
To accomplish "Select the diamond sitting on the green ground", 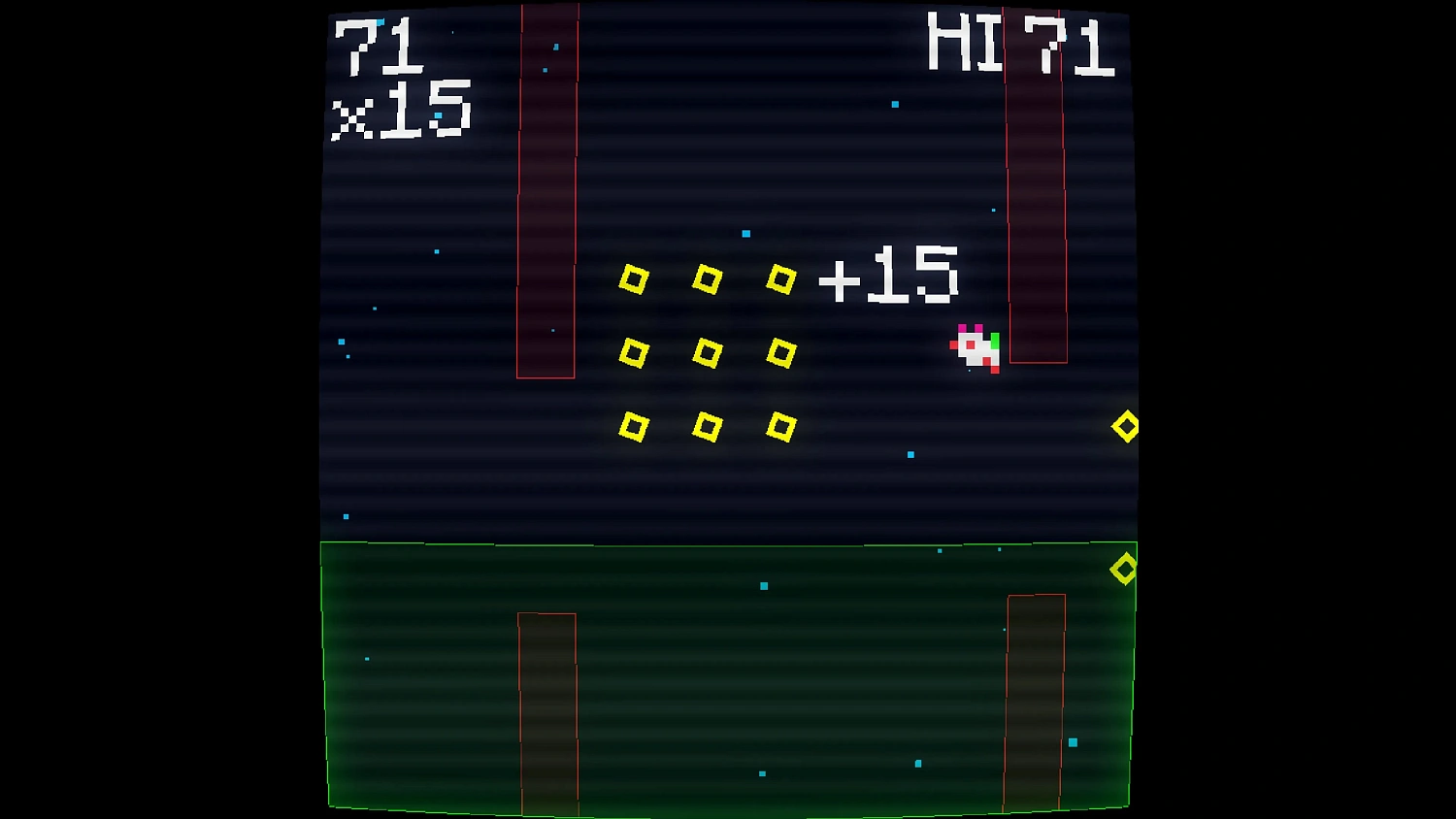I will point(1125,568).
